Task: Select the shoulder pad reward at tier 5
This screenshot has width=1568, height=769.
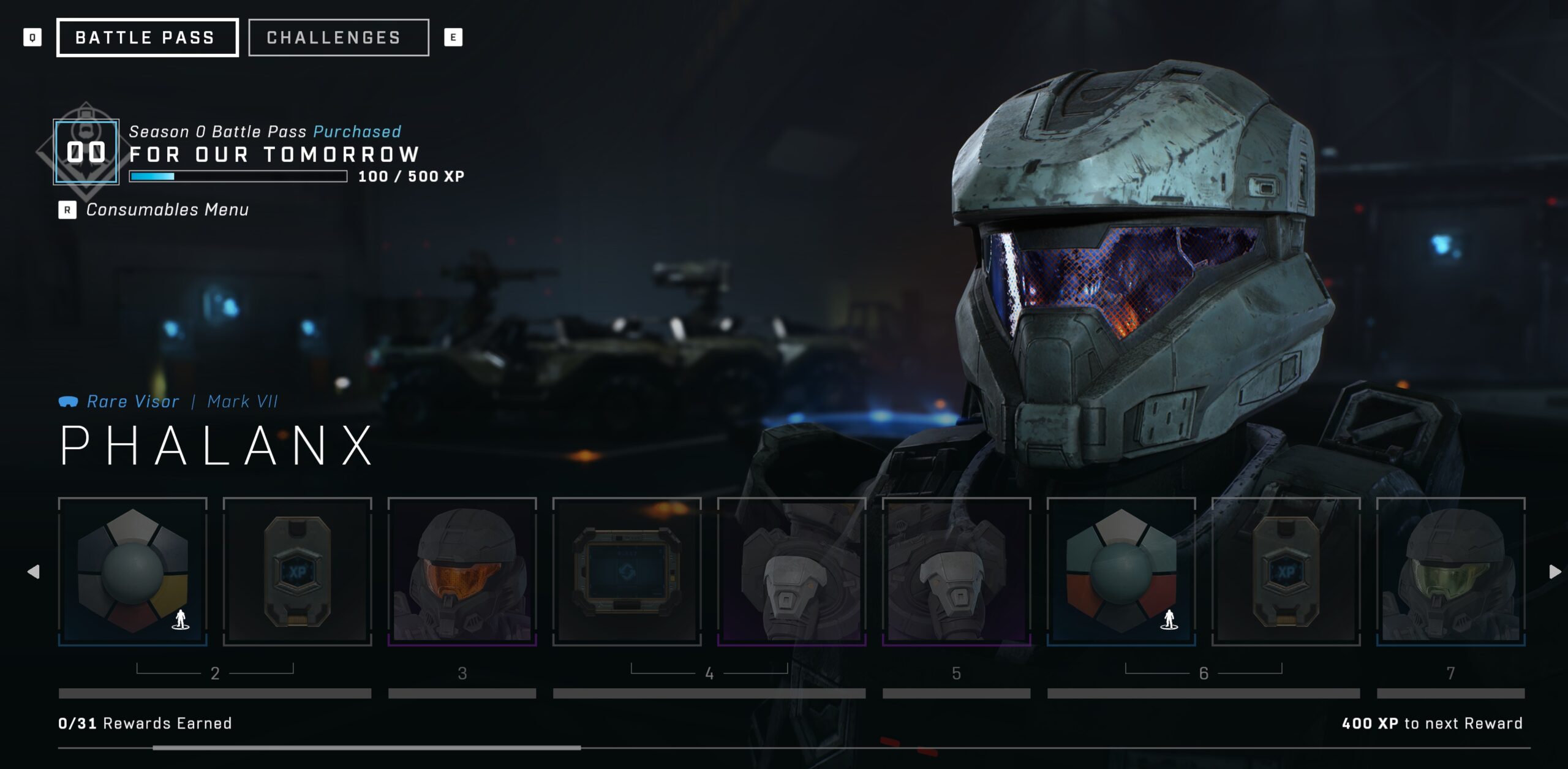Action: point(957,573)
